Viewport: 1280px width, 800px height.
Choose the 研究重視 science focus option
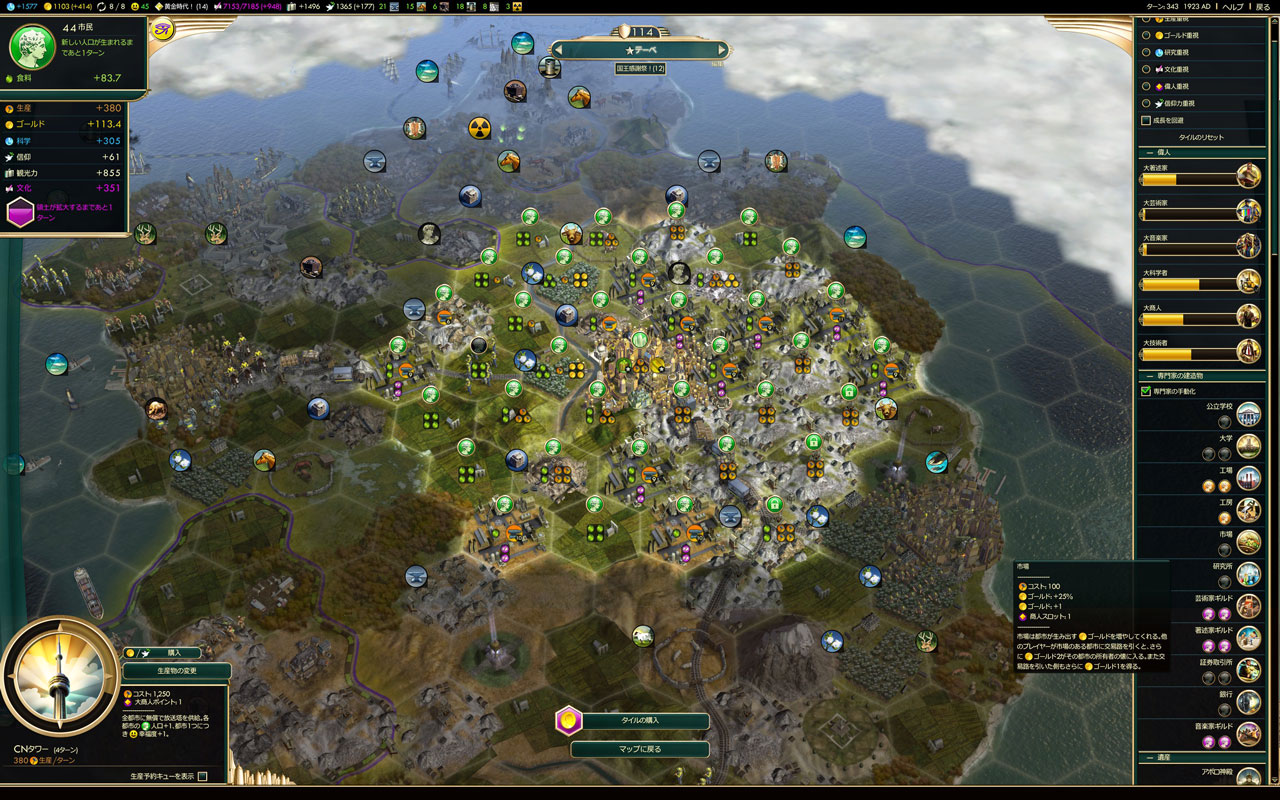coord(1146,52)
